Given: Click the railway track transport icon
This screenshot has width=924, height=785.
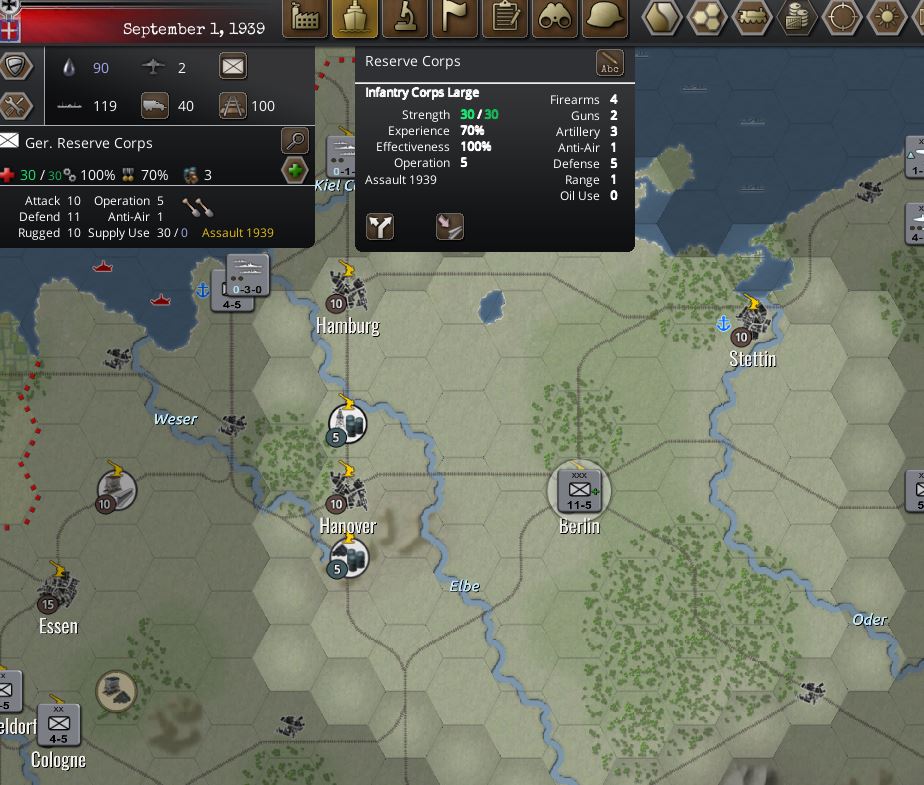Looking at the screenshot, I should (x=233, y=105).
